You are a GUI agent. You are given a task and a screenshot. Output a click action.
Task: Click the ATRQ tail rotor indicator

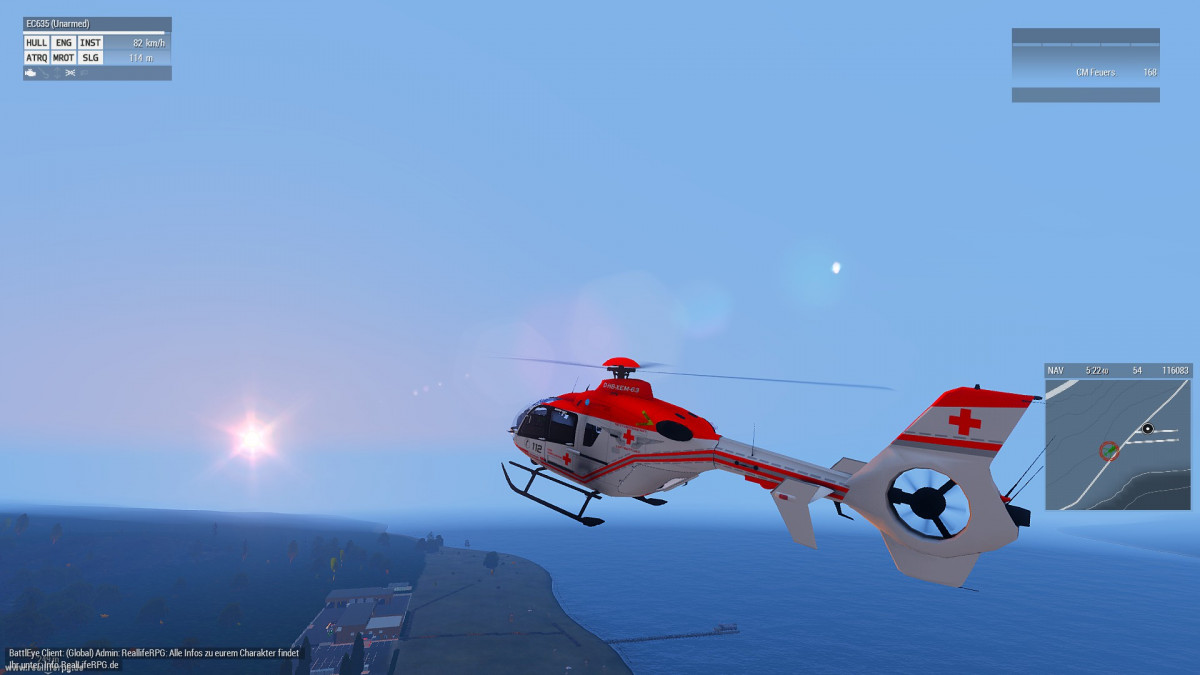(36, 58)
